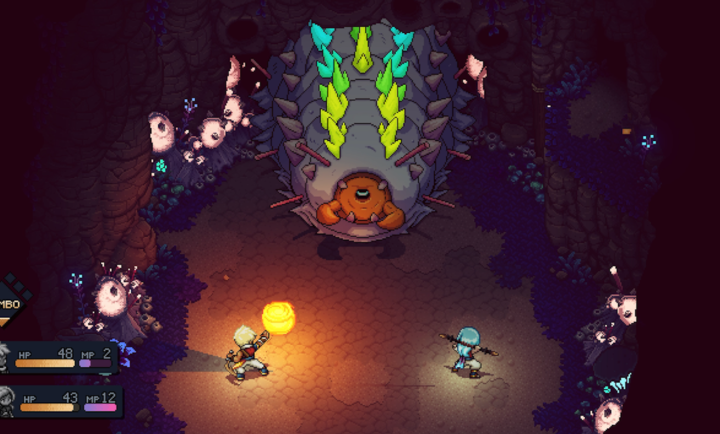Select the party panel showing HP 43

(62, 402)
